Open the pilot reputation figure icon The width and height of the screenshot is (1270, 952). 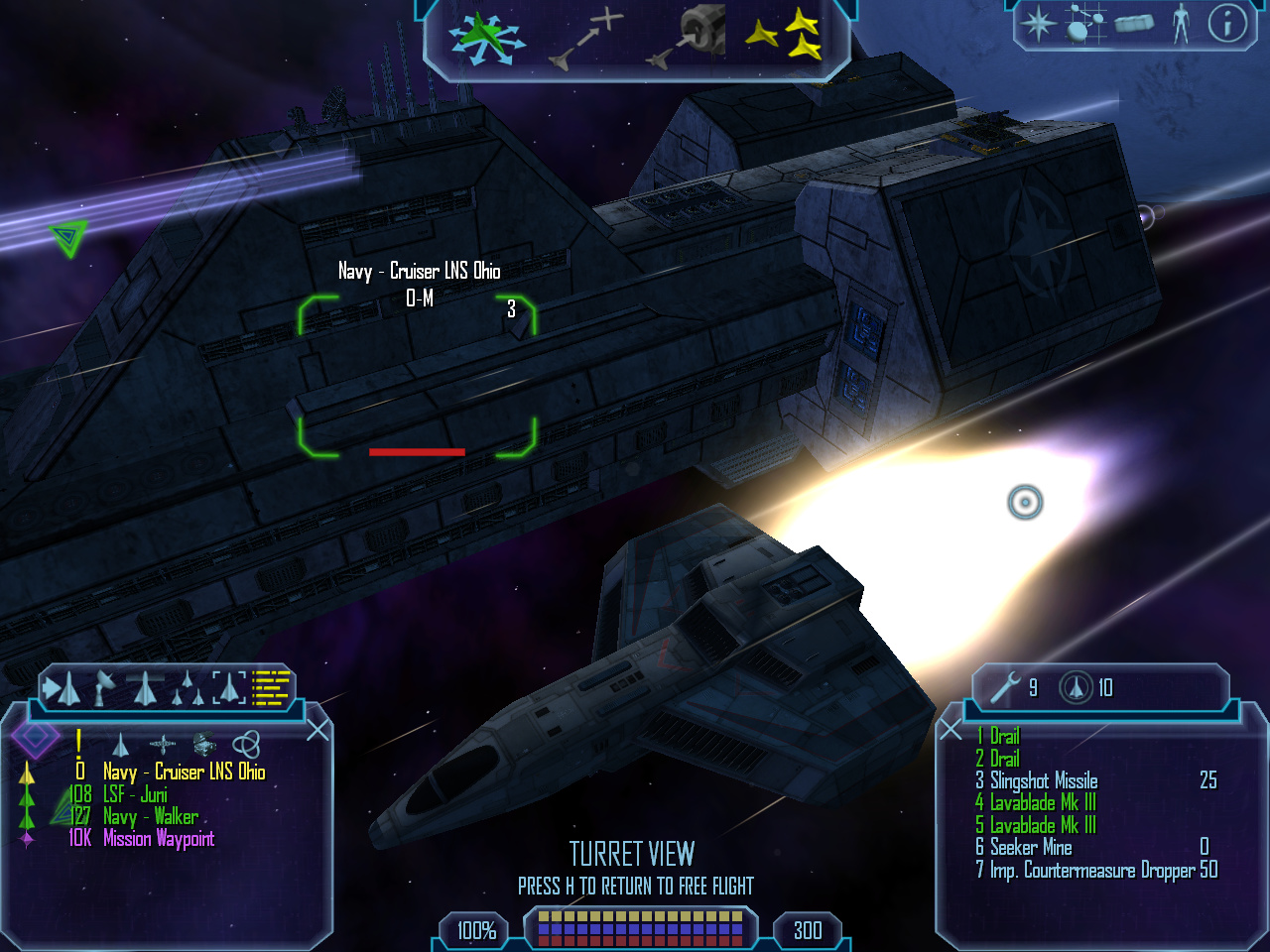point(1180,23)
